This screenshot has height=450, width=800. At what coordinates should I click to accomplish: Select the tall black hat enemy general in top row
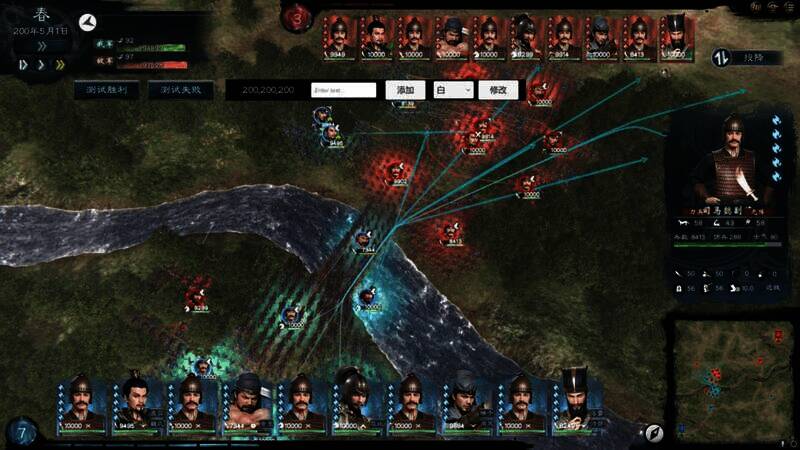(676, 38)
